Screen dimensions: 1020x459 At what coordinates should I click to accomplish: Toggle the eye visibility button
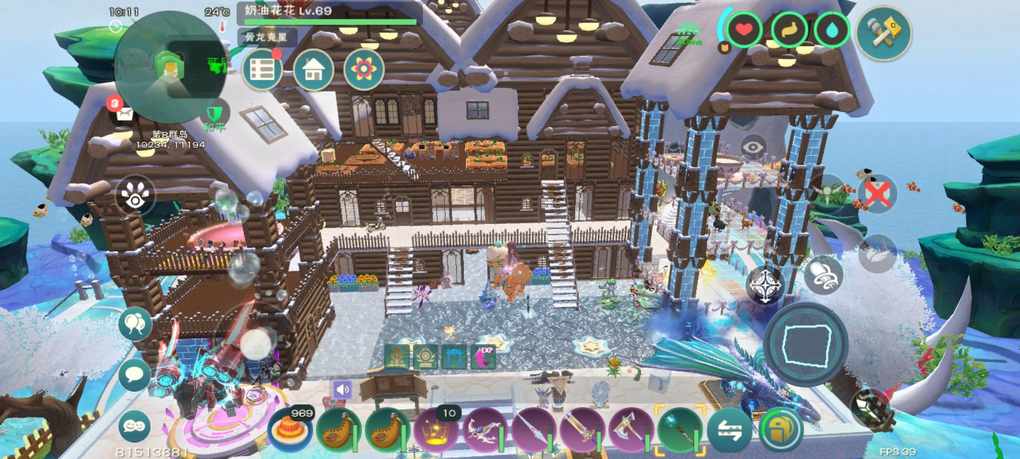click(x=754, y=147)
